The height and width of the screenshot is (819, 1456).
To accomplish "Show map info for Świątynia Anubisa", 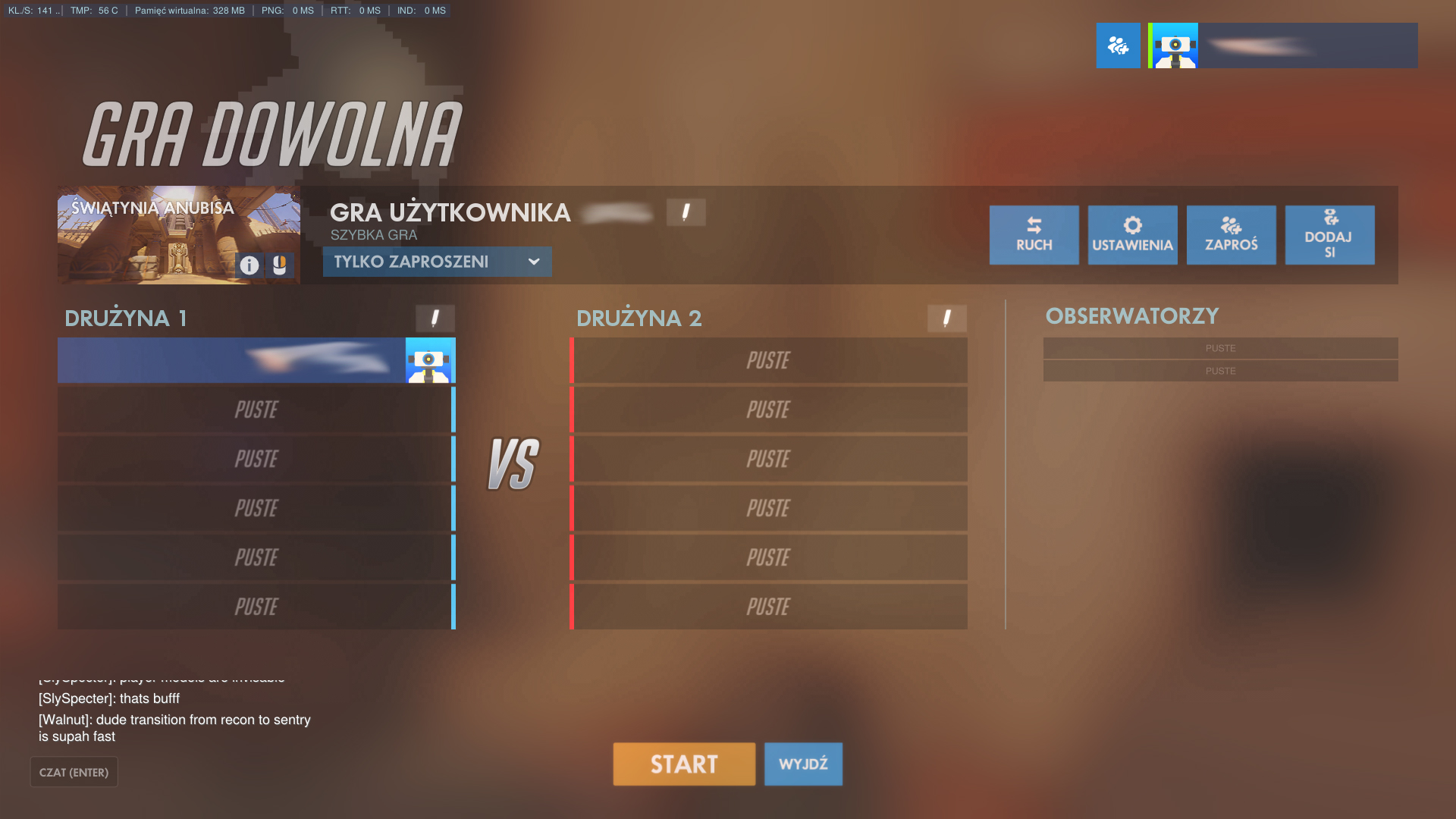I will pyautogui.click(x=249, y=265).
